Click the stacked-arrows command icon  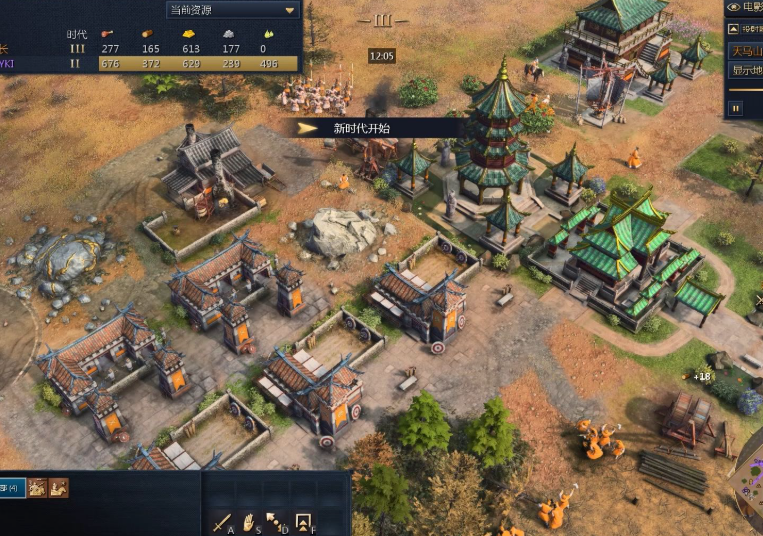[x=303, y=522]
